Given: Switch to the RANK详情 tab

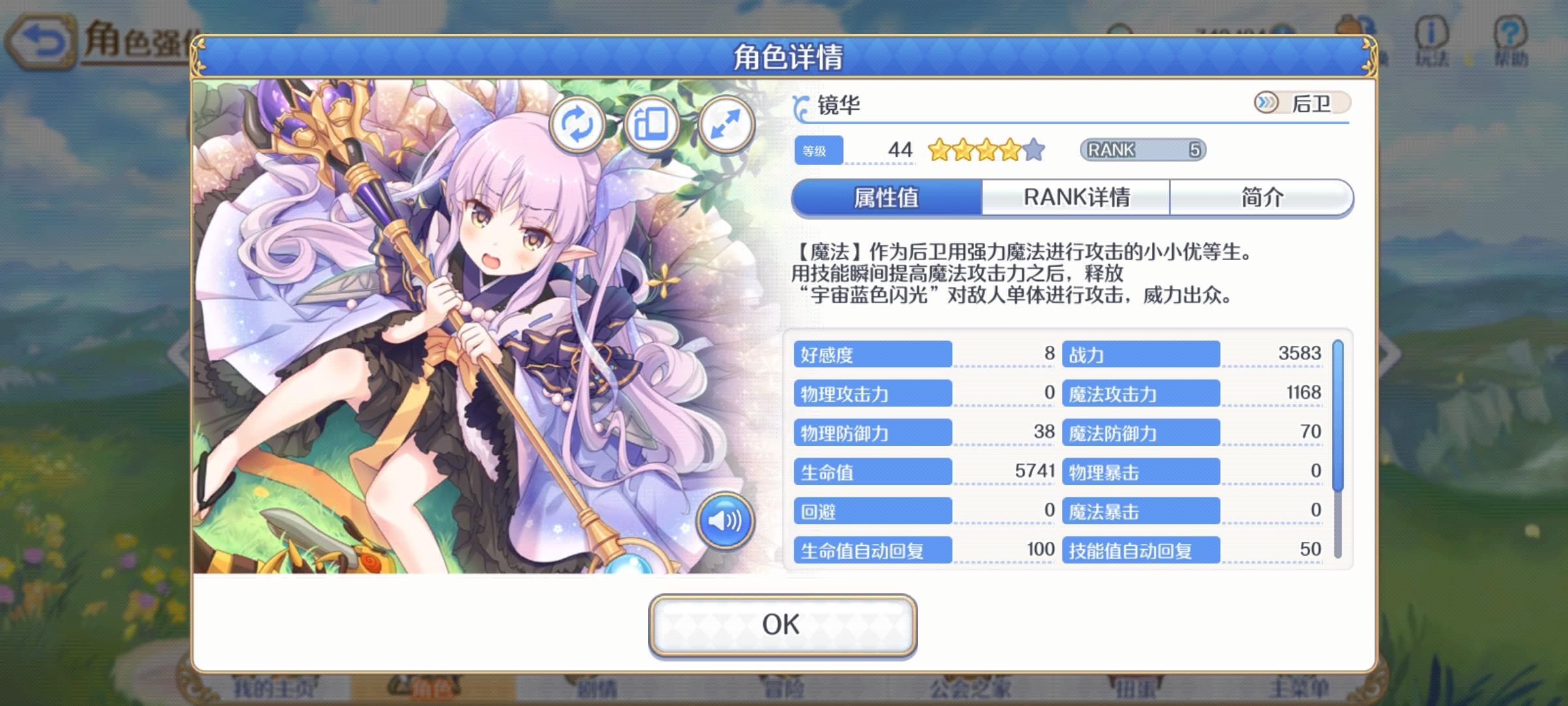Looking at the screenshot, I should coord(1079,197).
